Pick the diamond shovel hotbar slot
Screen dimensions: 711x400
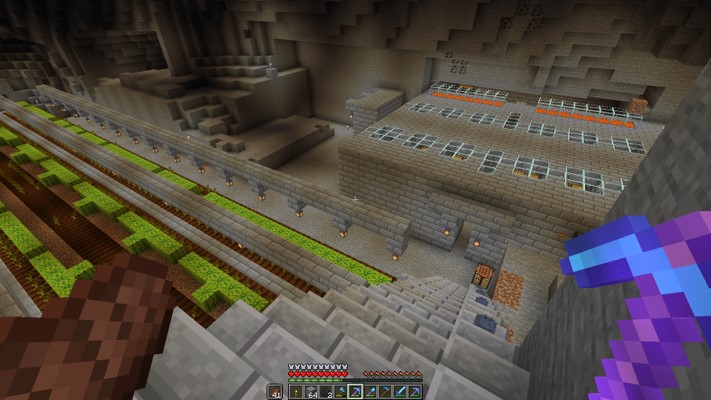tap(370, 392)
